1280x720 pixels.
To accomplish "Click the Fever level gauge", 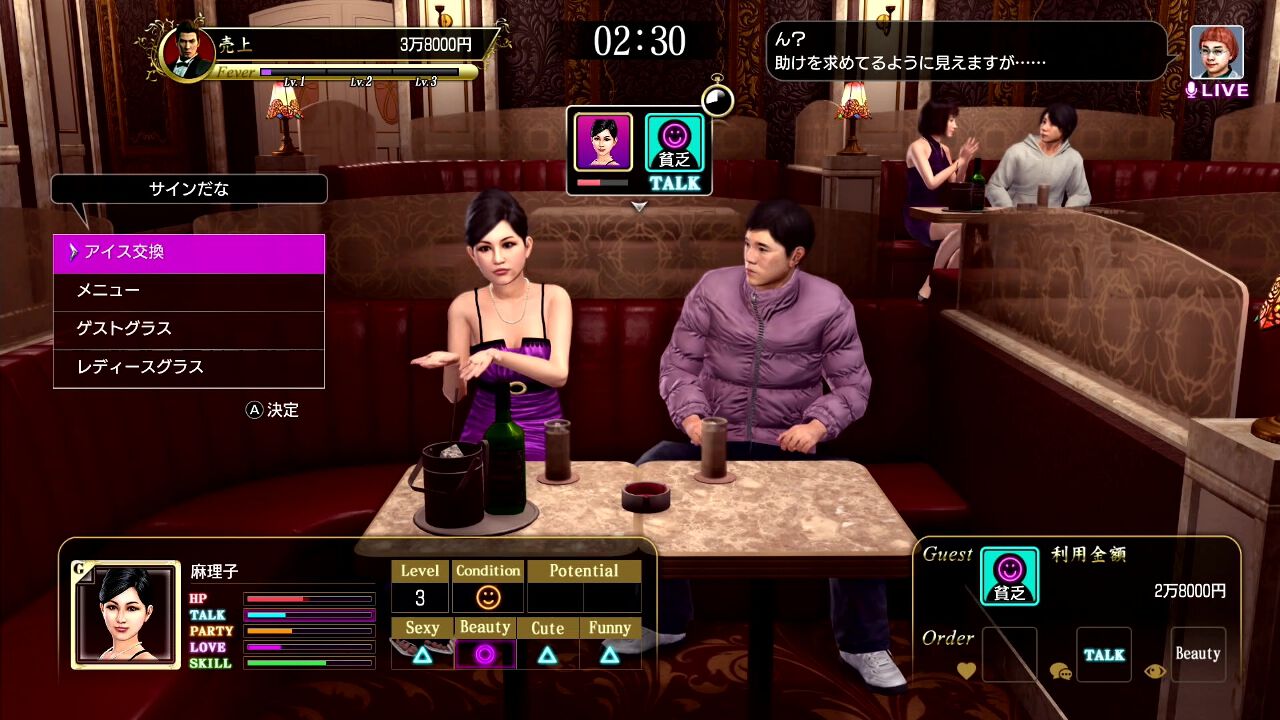I will point(360,72).
